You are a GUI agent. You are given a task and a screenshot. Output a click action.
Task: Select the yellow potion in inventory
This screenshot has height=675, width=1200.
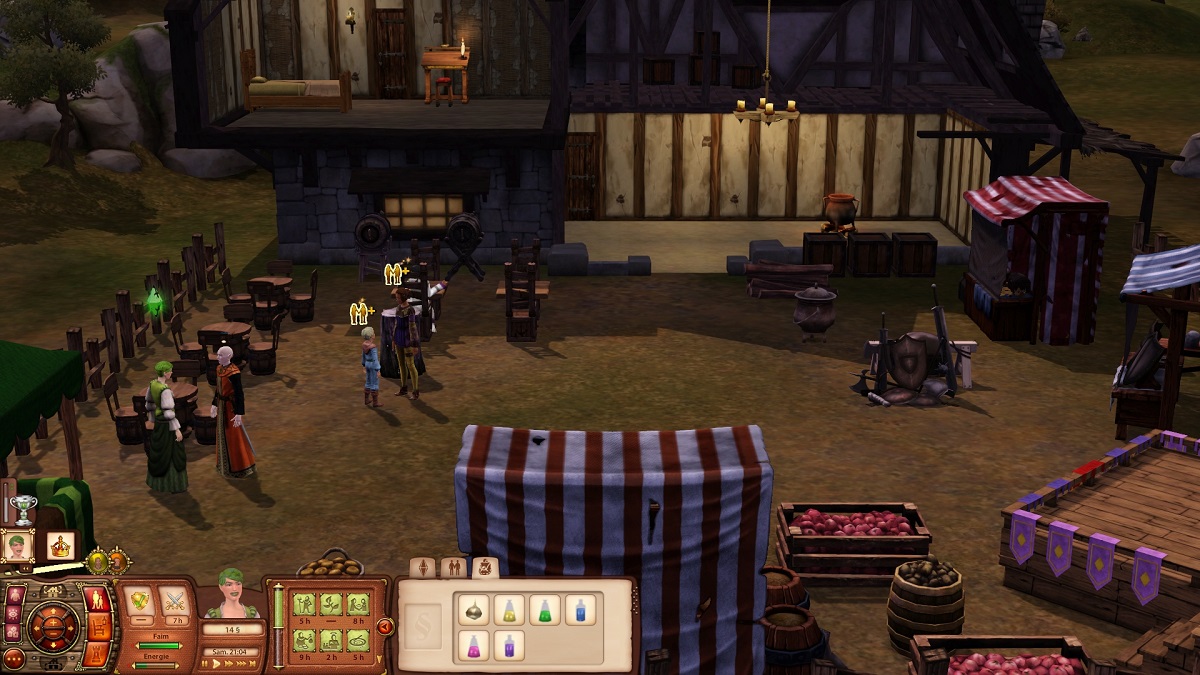(x=507, y=610)
